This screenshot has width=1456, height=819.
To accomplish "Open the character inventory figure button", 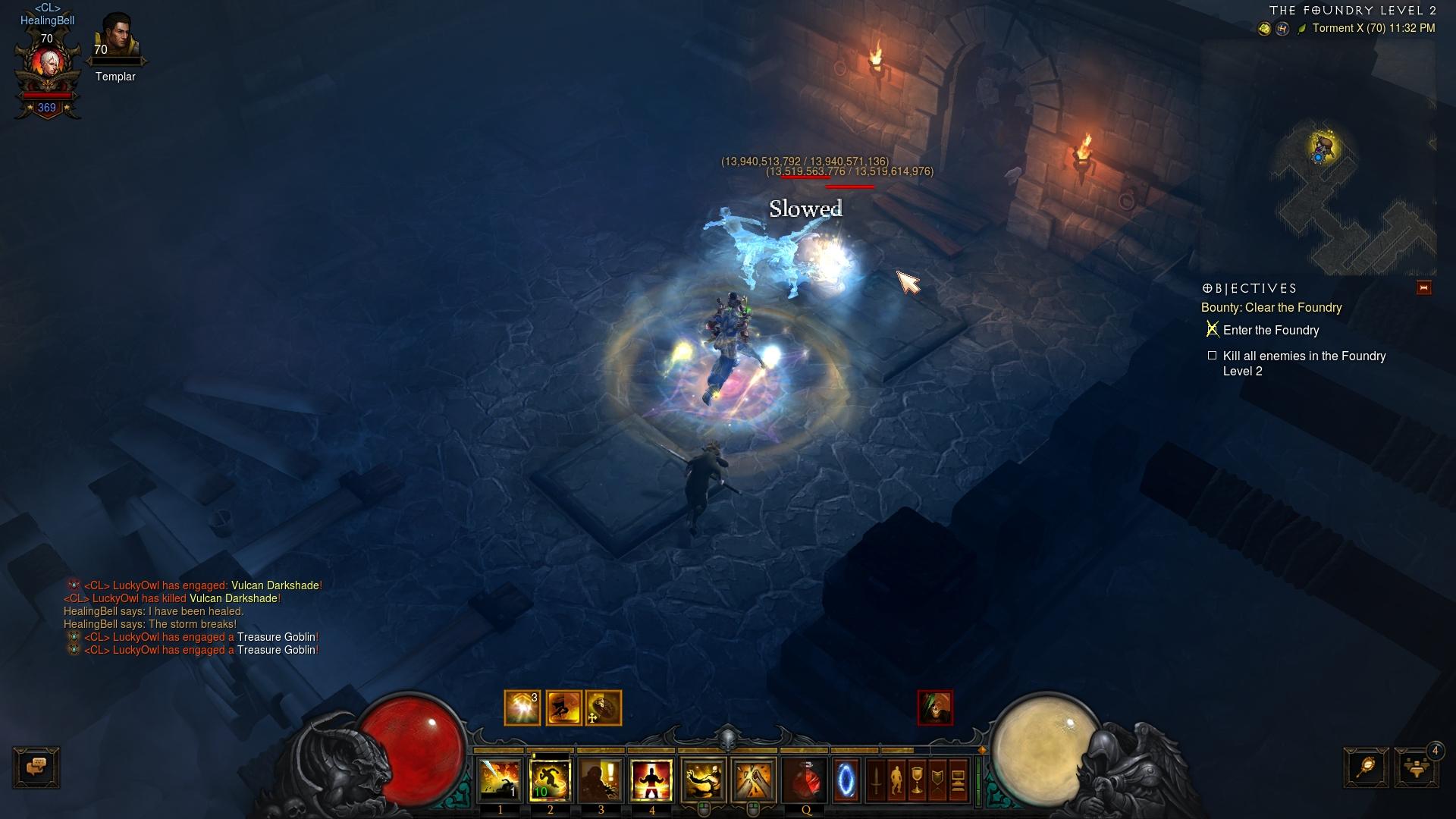I will pyautogui.click(x=896, y=780).
